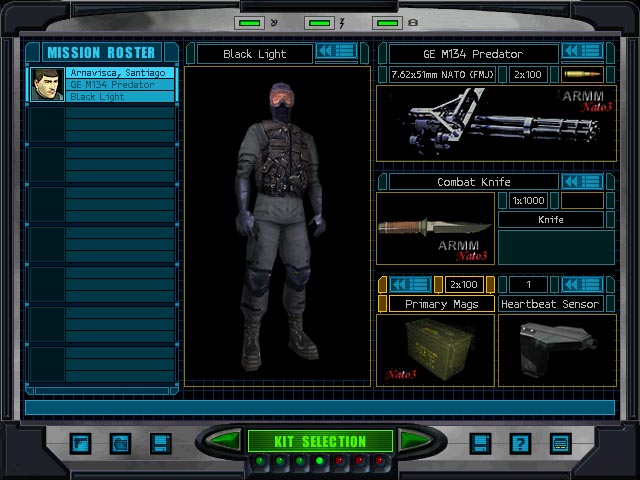Select Arnavisca, Santiago in the mission roster
This screenshot has width=640, height=480.
coord(120,73)
